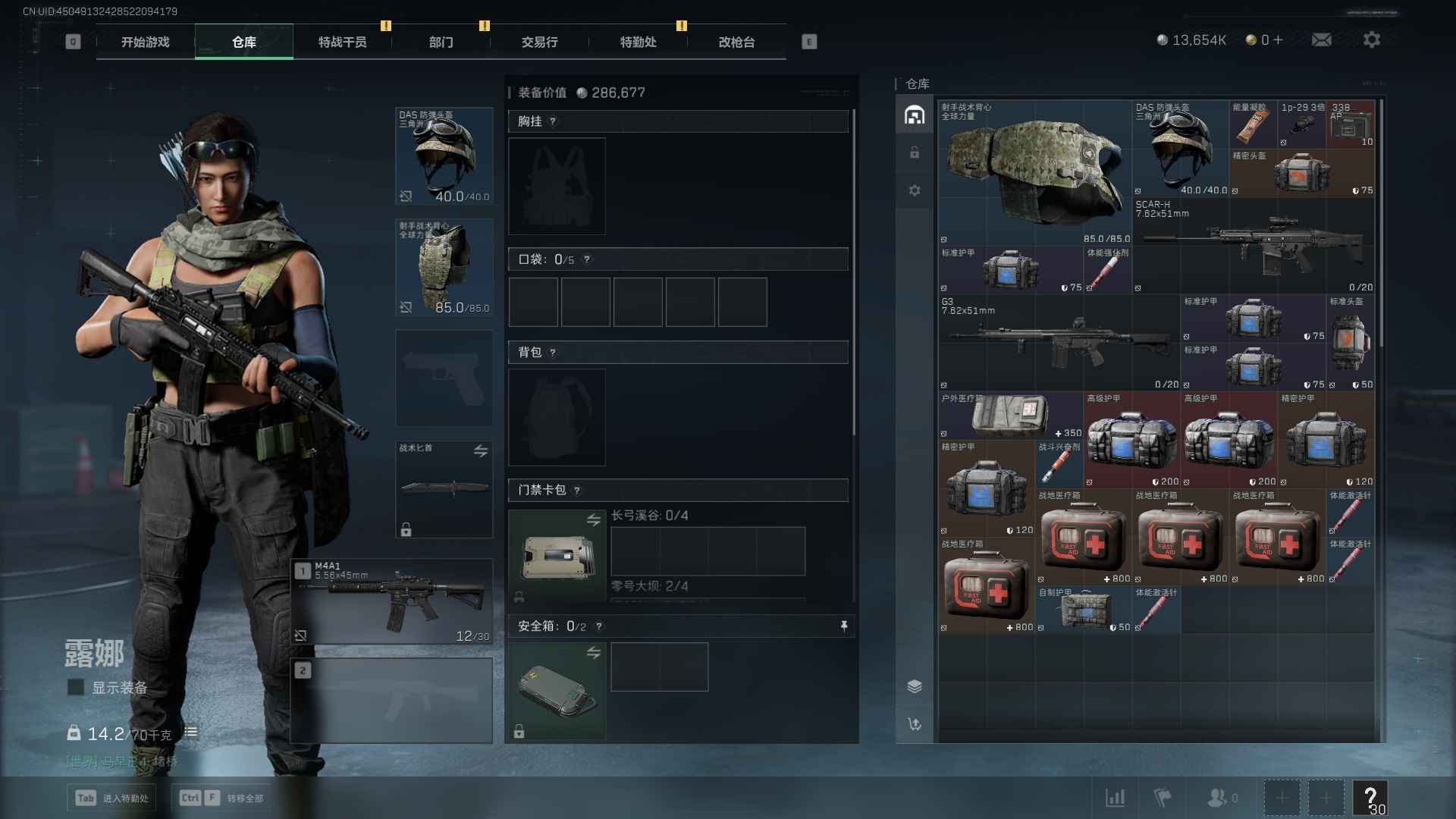Open settings via the gear icon
Viewport: 1456px width, 819px height.
click(1371, 39)
